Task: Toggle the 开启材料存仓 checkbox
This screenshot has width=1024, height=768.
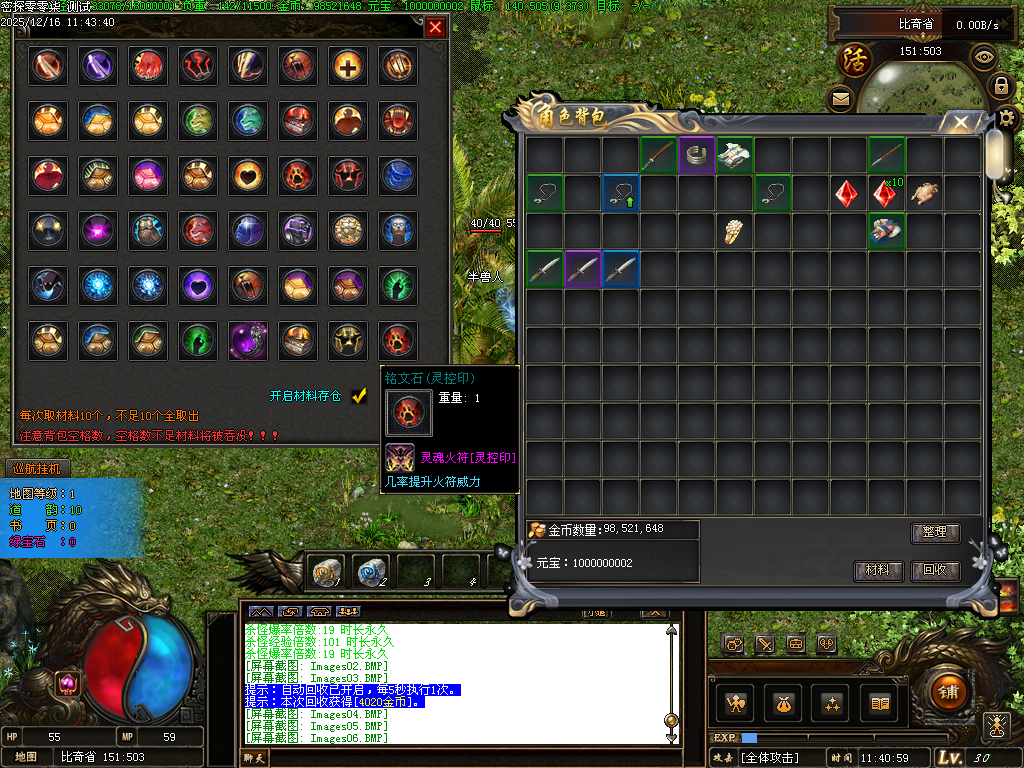Action: click(360, 396)
